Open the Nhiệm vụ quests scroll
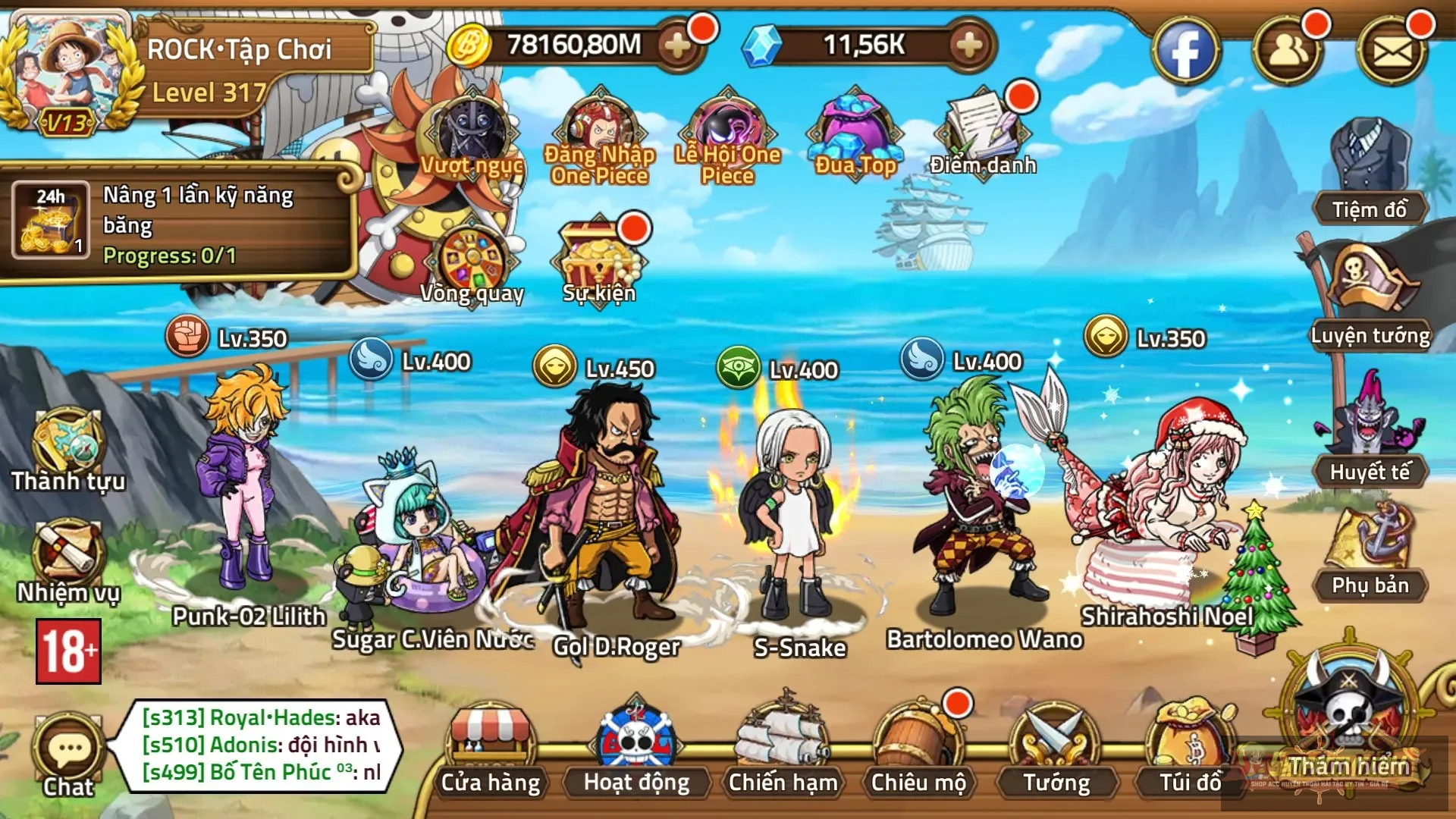 pos(67,559)
